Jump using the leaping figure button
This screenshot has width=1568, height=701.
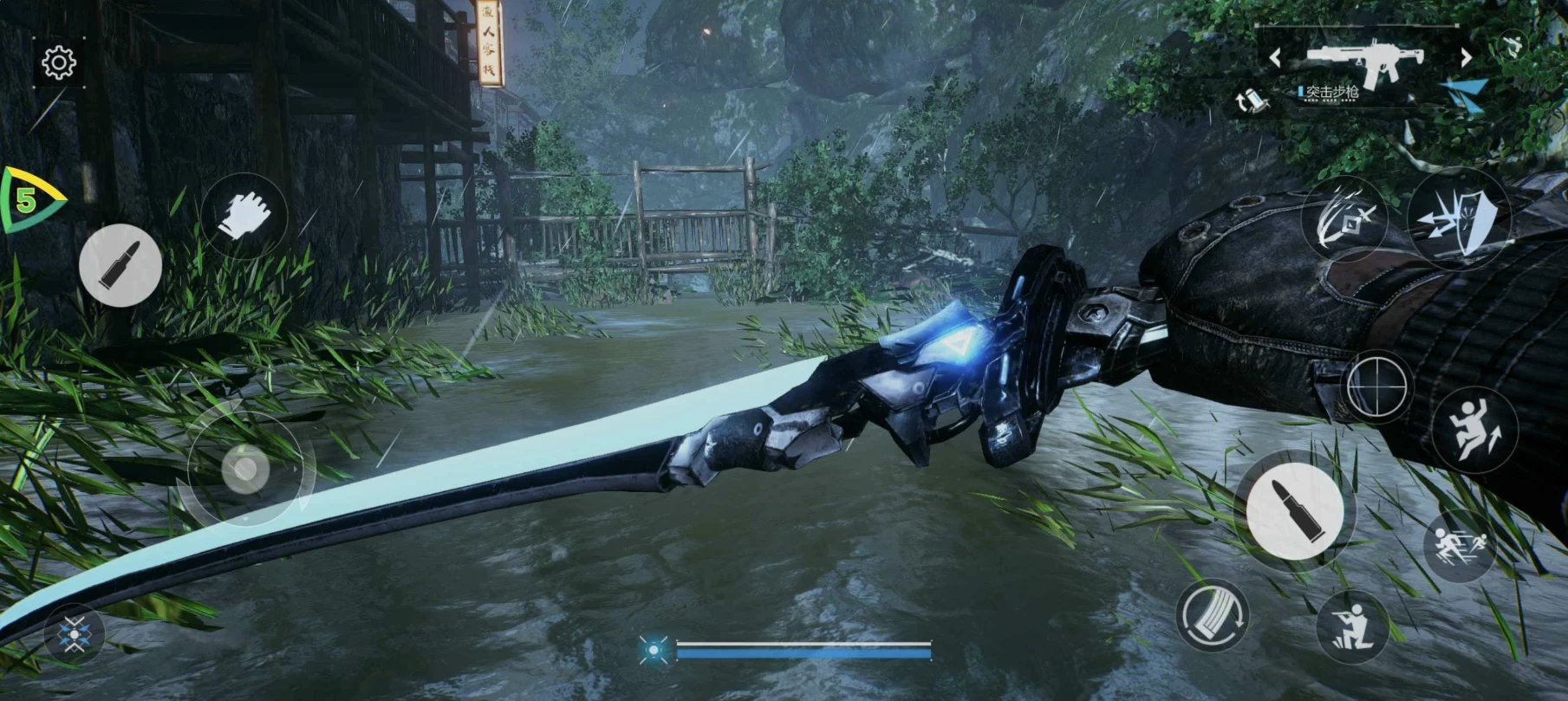pos(1474,429)
